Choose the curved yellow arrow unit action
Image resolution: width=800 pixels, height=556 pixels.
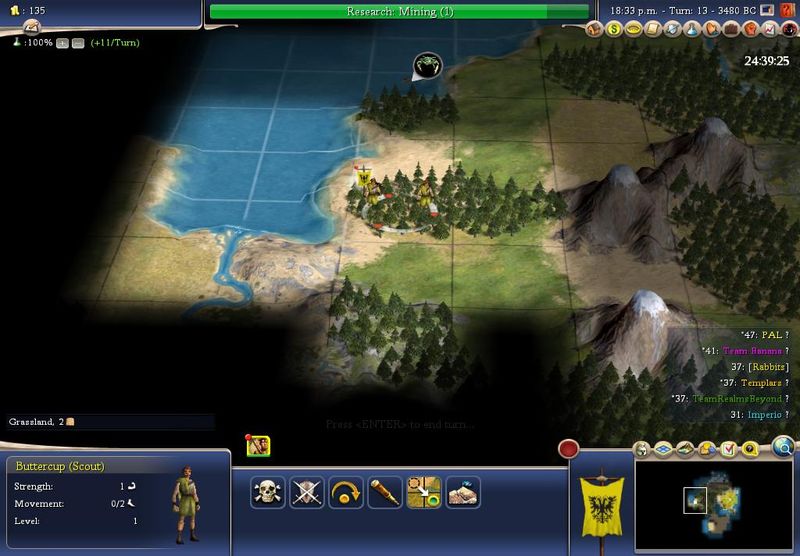[x=345, y=491]
